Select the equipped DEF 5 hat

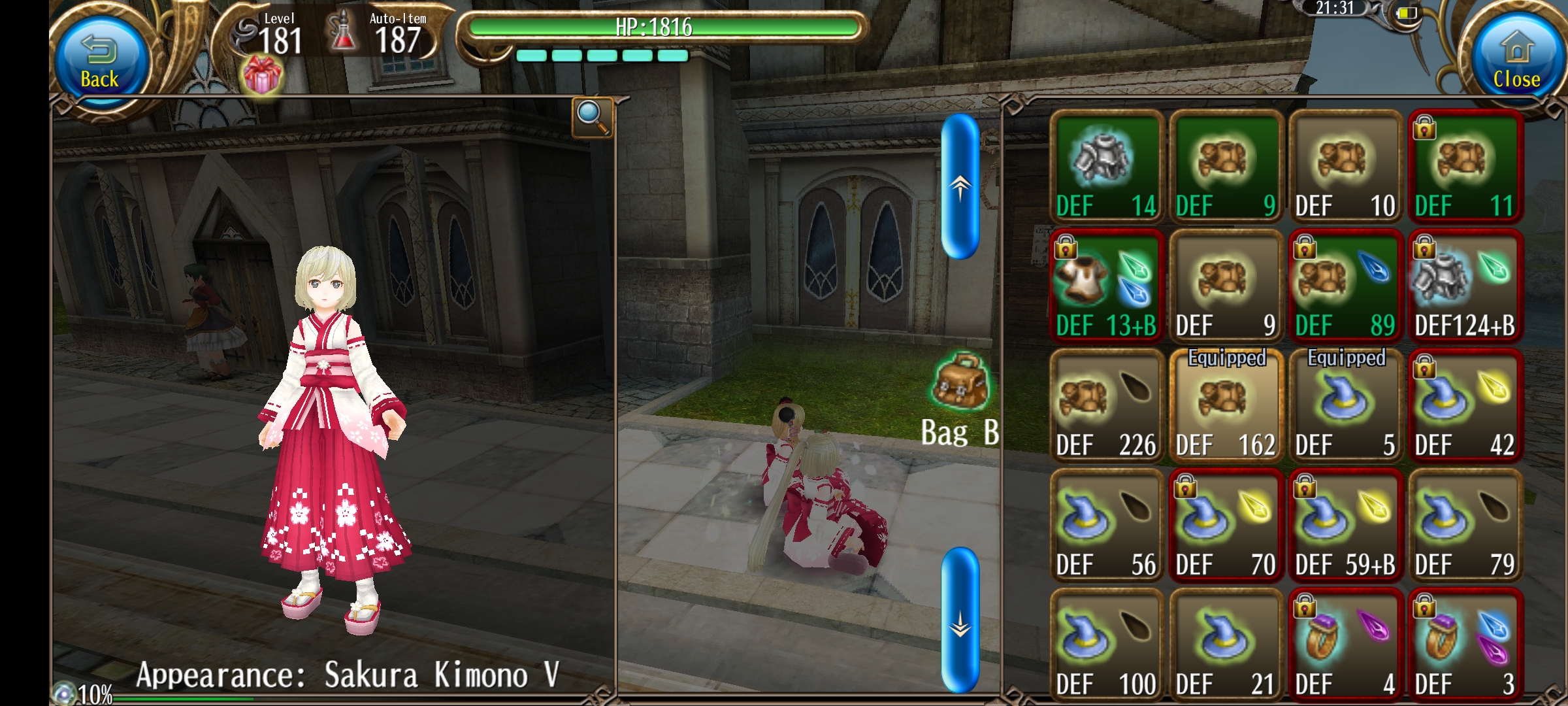(1345, 406)
